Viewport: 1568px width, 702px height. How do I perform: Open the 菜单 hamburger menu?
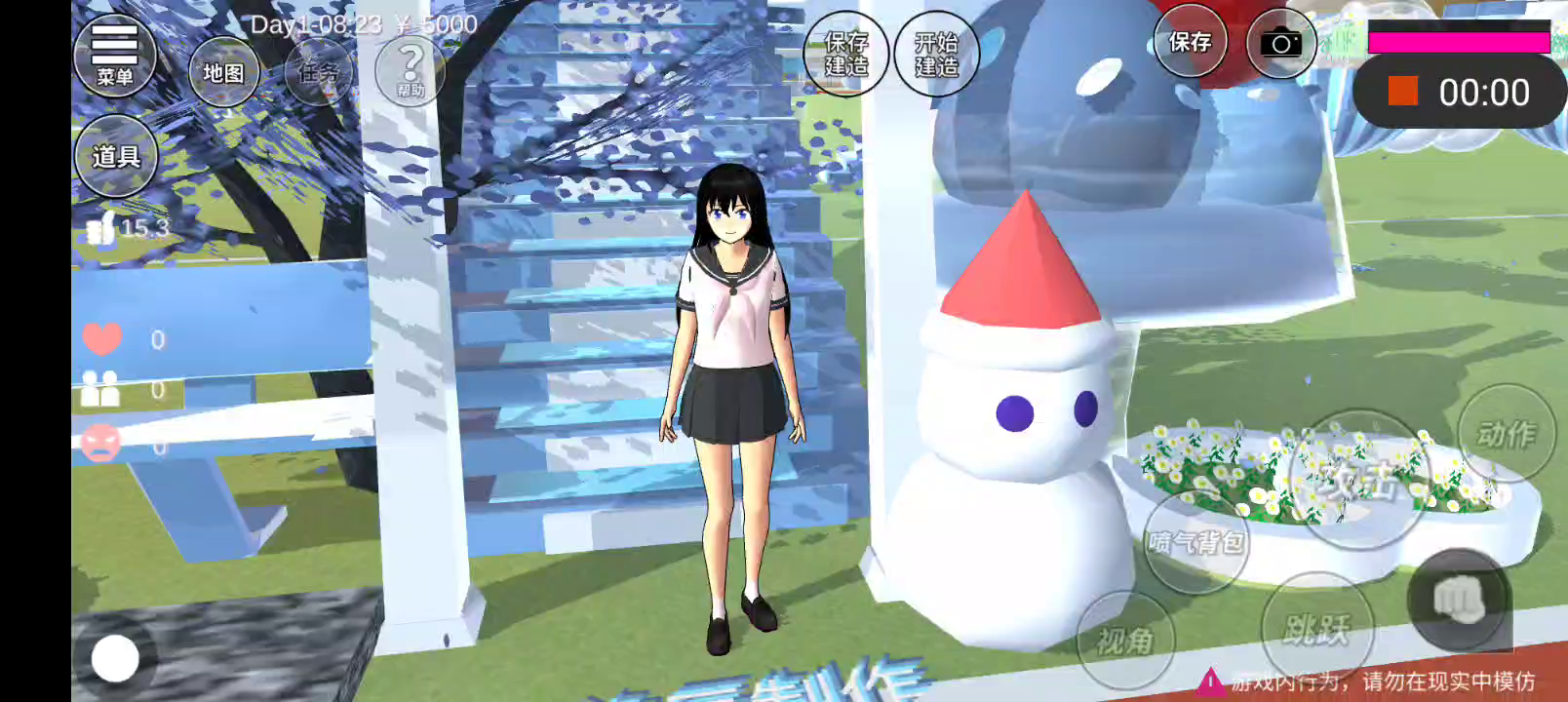114,56
